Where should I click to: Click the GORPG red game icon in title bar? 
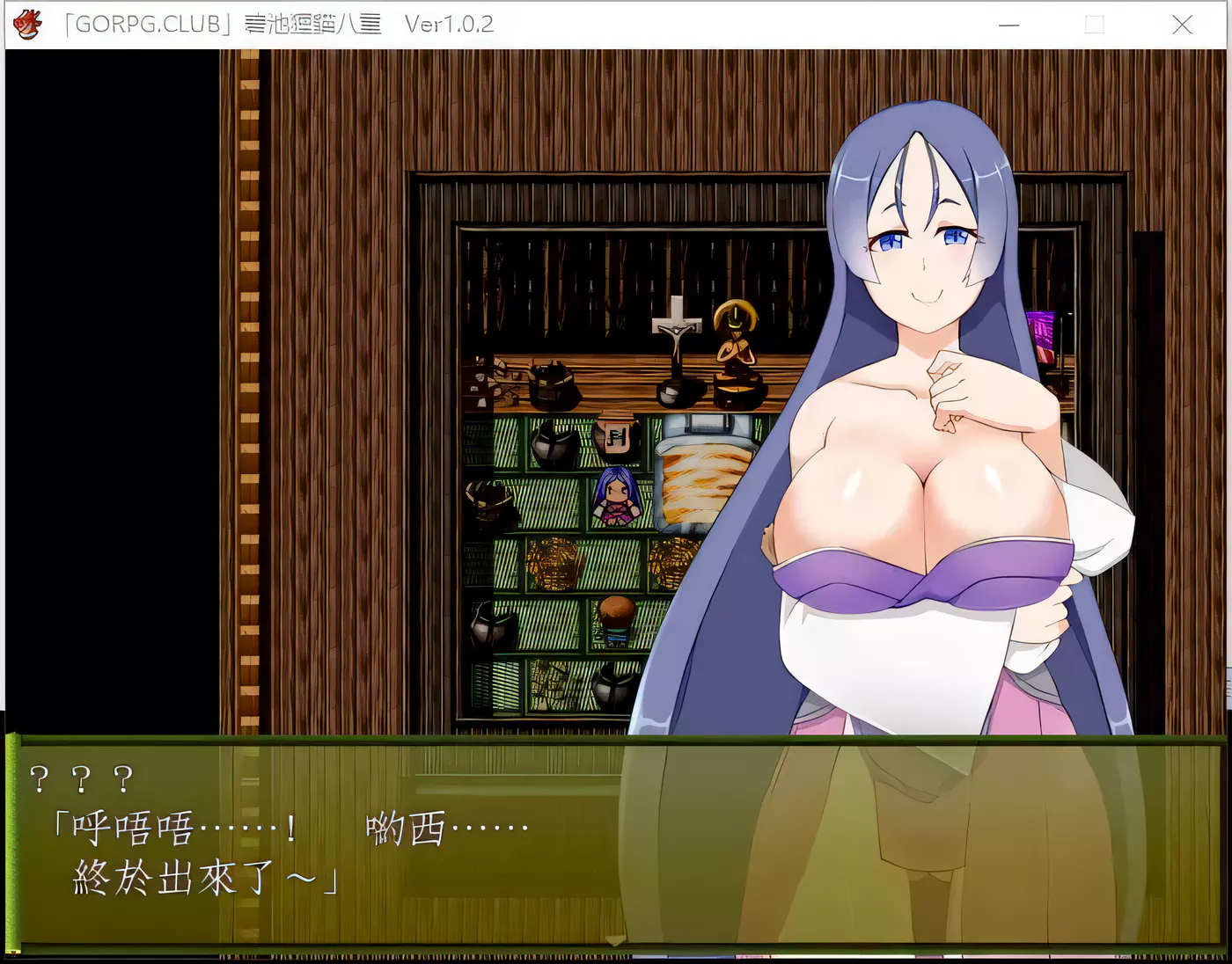(x=27, y=24)
